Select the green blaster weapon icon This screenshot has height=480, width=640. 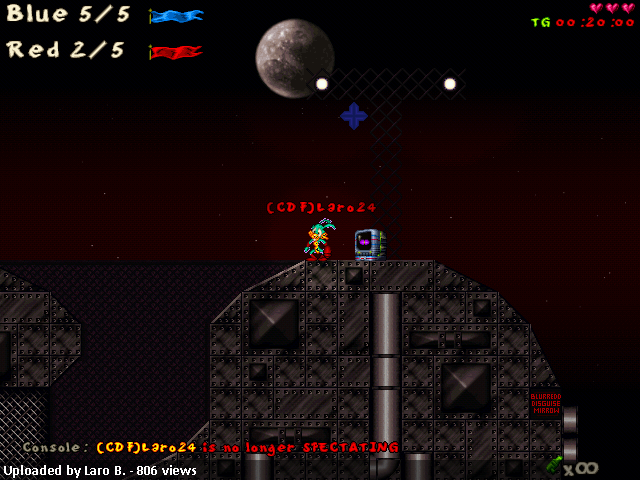554,464
